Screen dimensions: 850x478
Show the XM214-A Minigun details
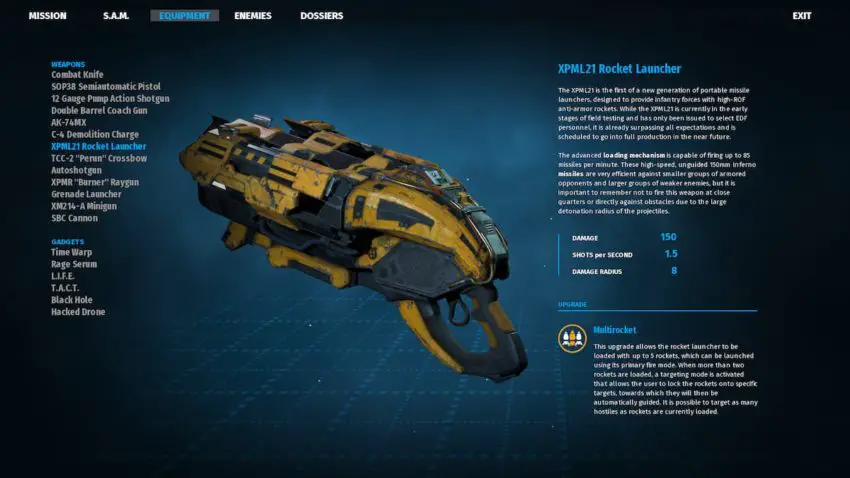(x=83, y=206)
